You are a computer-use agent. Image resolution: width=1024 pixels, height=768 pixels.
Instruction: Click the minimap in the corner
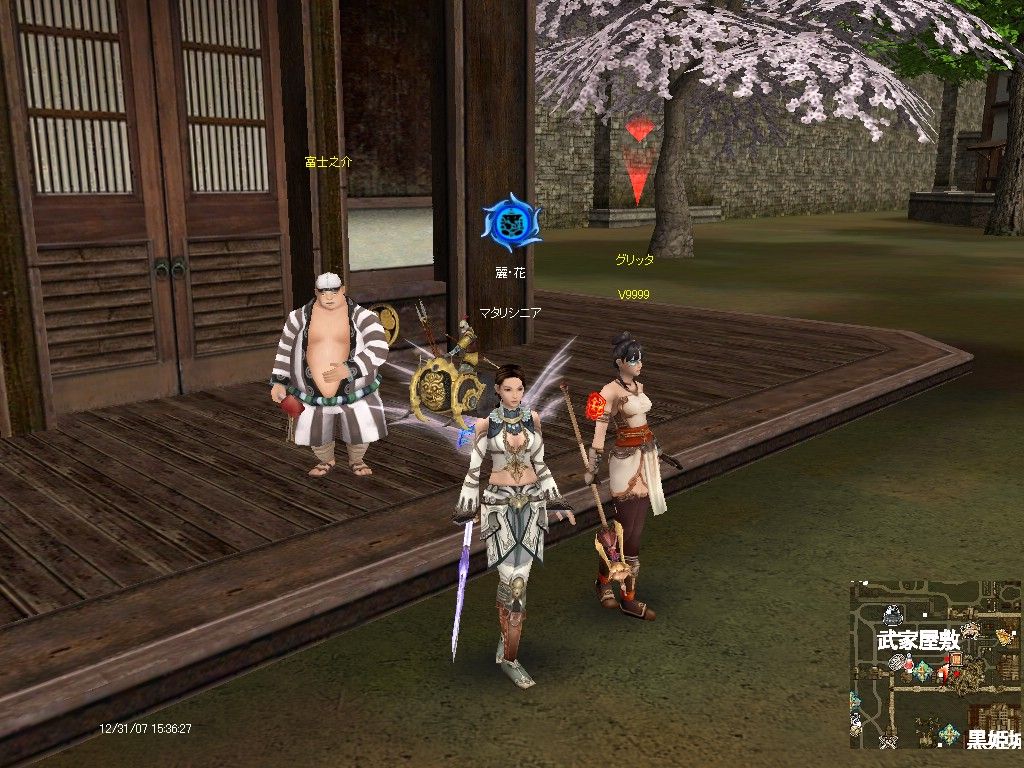[936, 665]
